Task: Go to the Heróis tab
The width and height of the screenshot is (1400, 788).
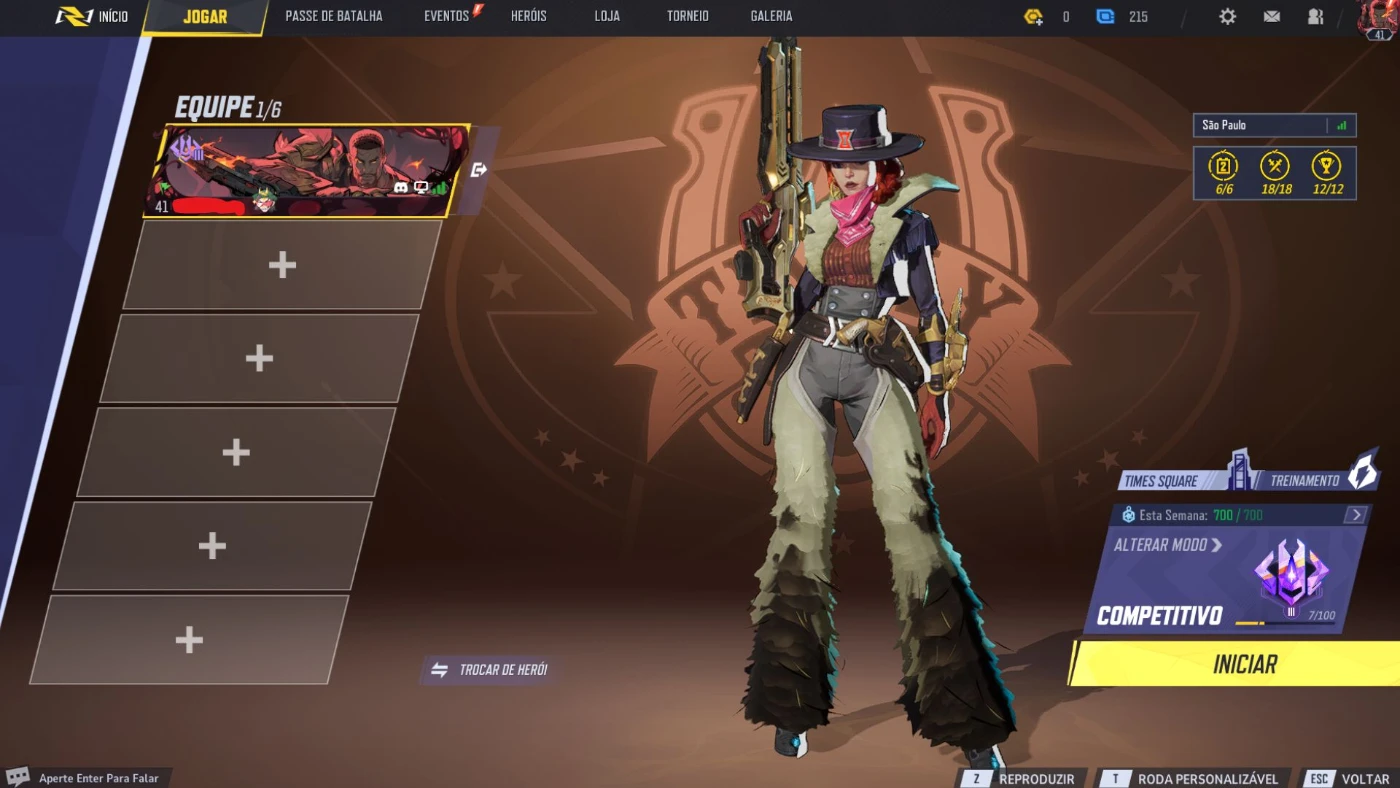Action: point(528,17)
